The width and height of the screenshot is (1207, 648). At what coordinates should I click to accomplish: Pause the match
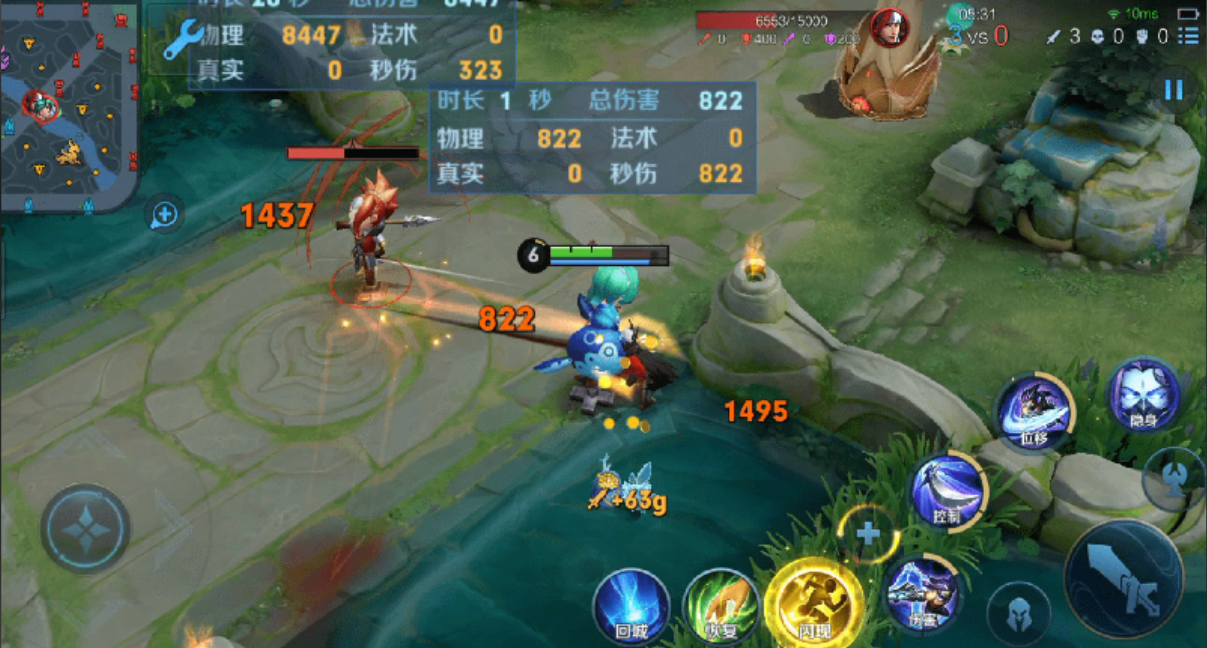tap(1173, 90)
